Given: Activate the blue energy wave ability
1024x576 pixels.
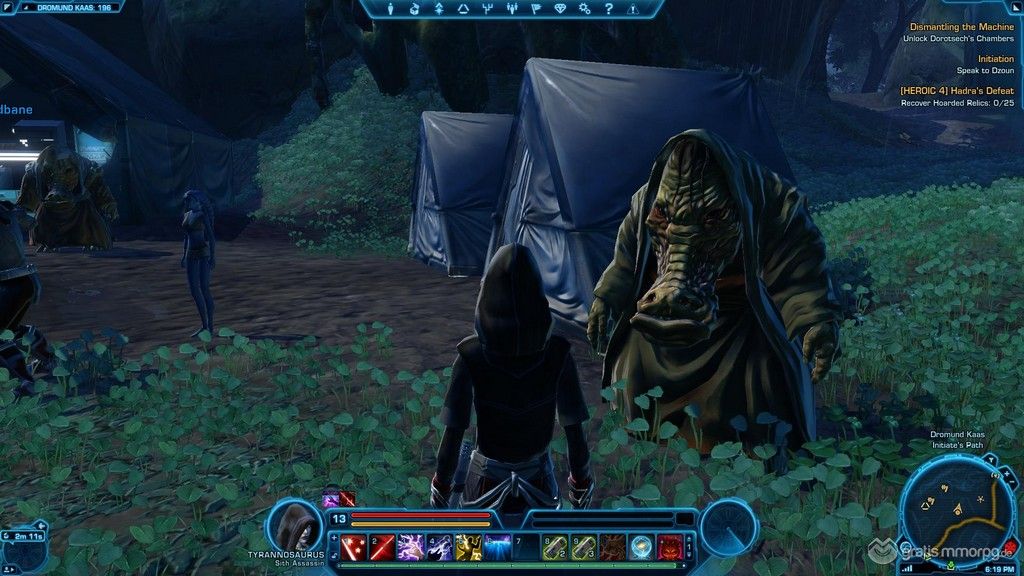Looking at the screenshot, I should (498, 546).
